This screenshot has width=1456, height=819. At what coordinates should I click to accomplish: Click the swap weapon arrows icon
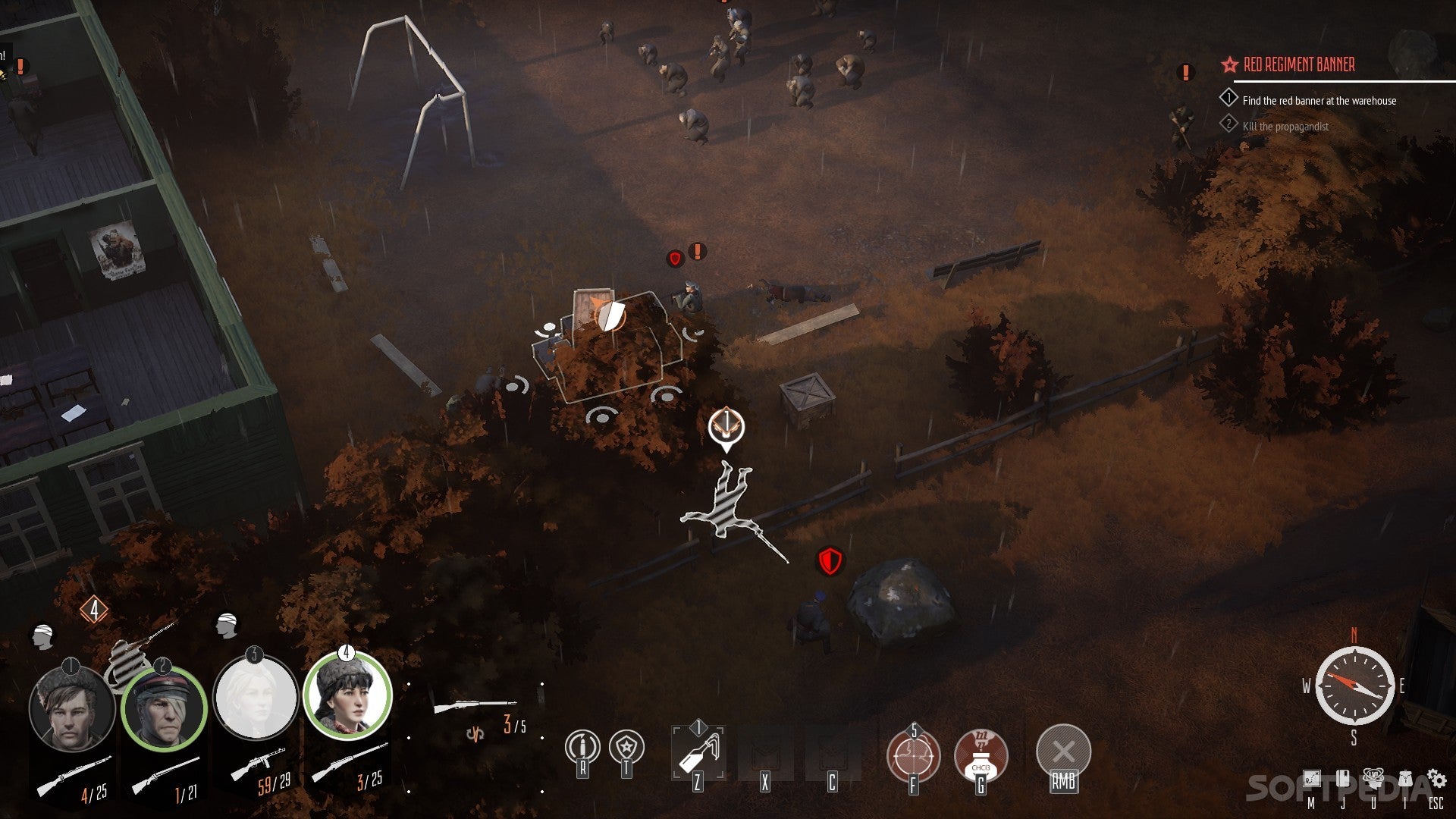475,733
